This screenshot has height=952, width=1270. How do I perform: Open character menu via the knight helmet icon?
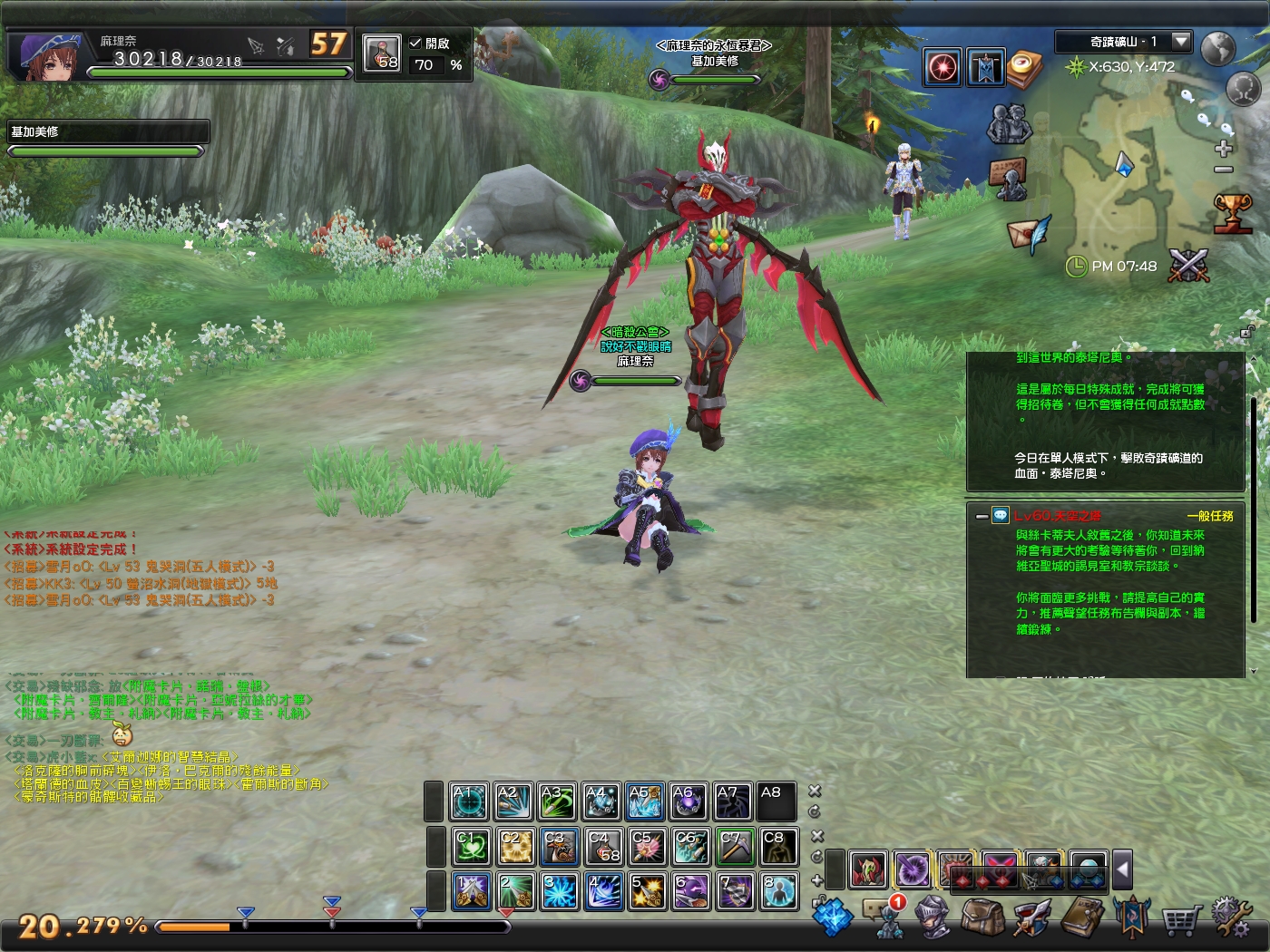[x=934, y=918]
